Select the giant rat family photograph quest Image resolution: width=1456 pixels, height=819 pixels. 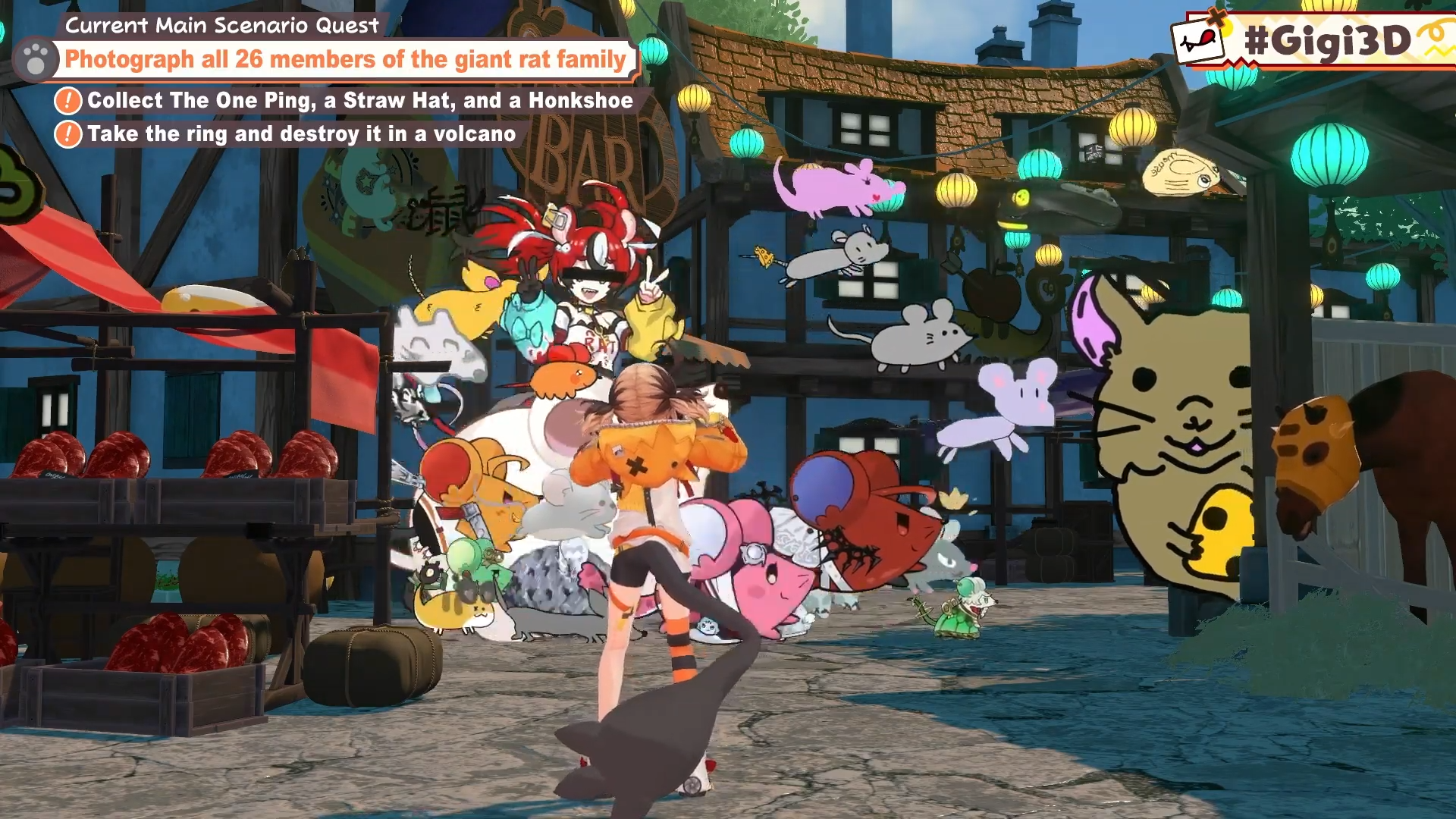[x=345, y=59]
